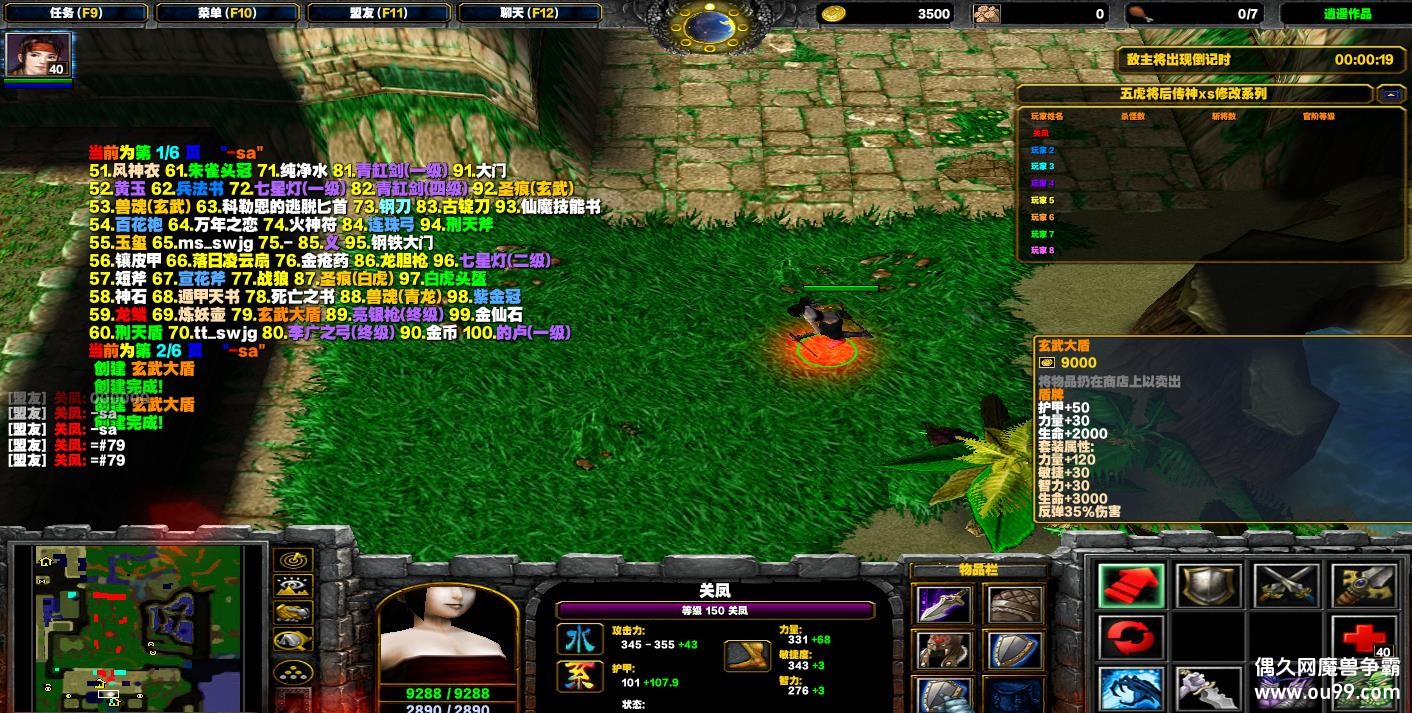Toggle minimap terrain display button

click(x=293, y=586)
